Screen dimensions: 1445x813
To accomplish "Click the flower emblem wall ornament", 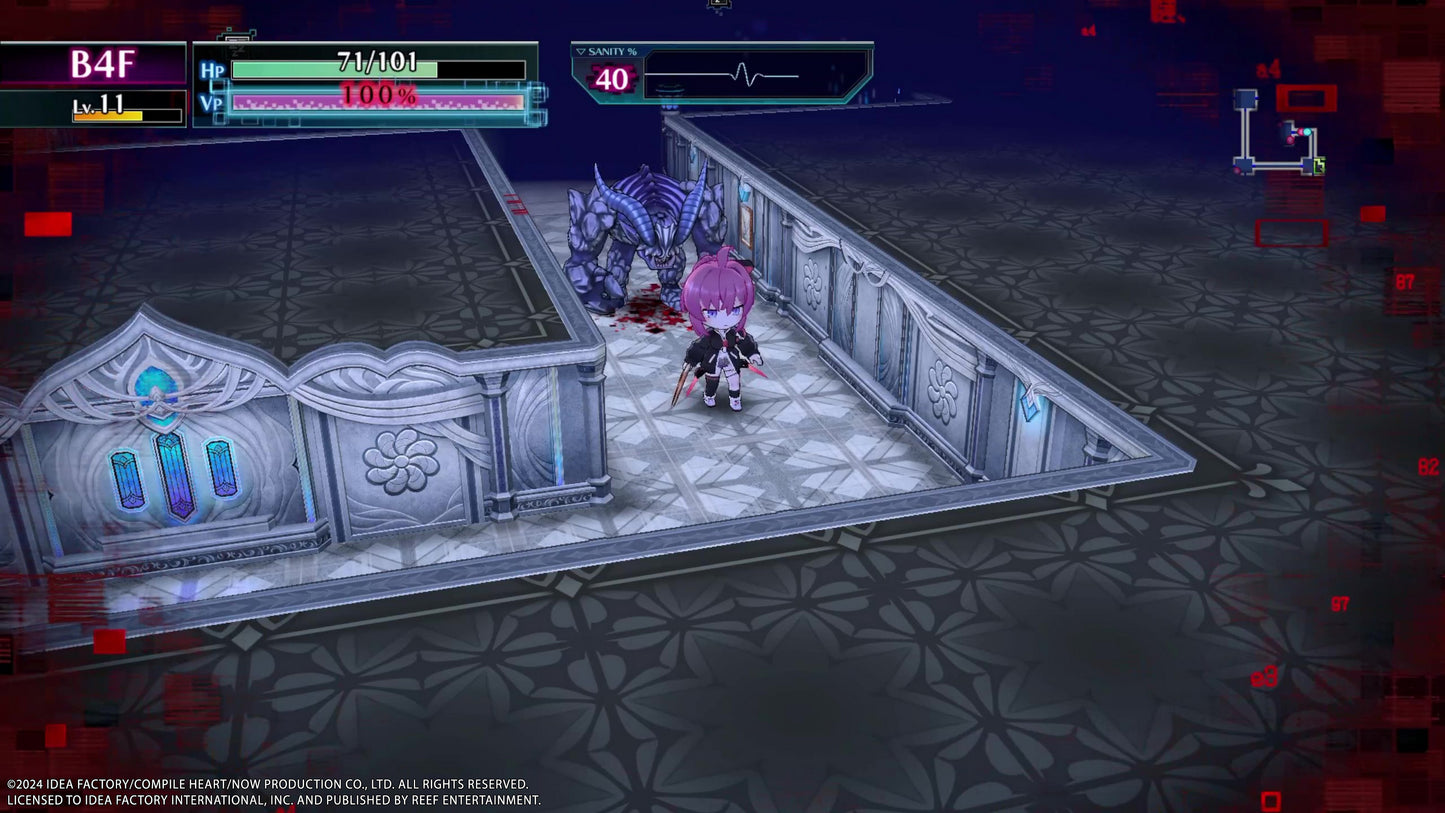I will 399,460.
